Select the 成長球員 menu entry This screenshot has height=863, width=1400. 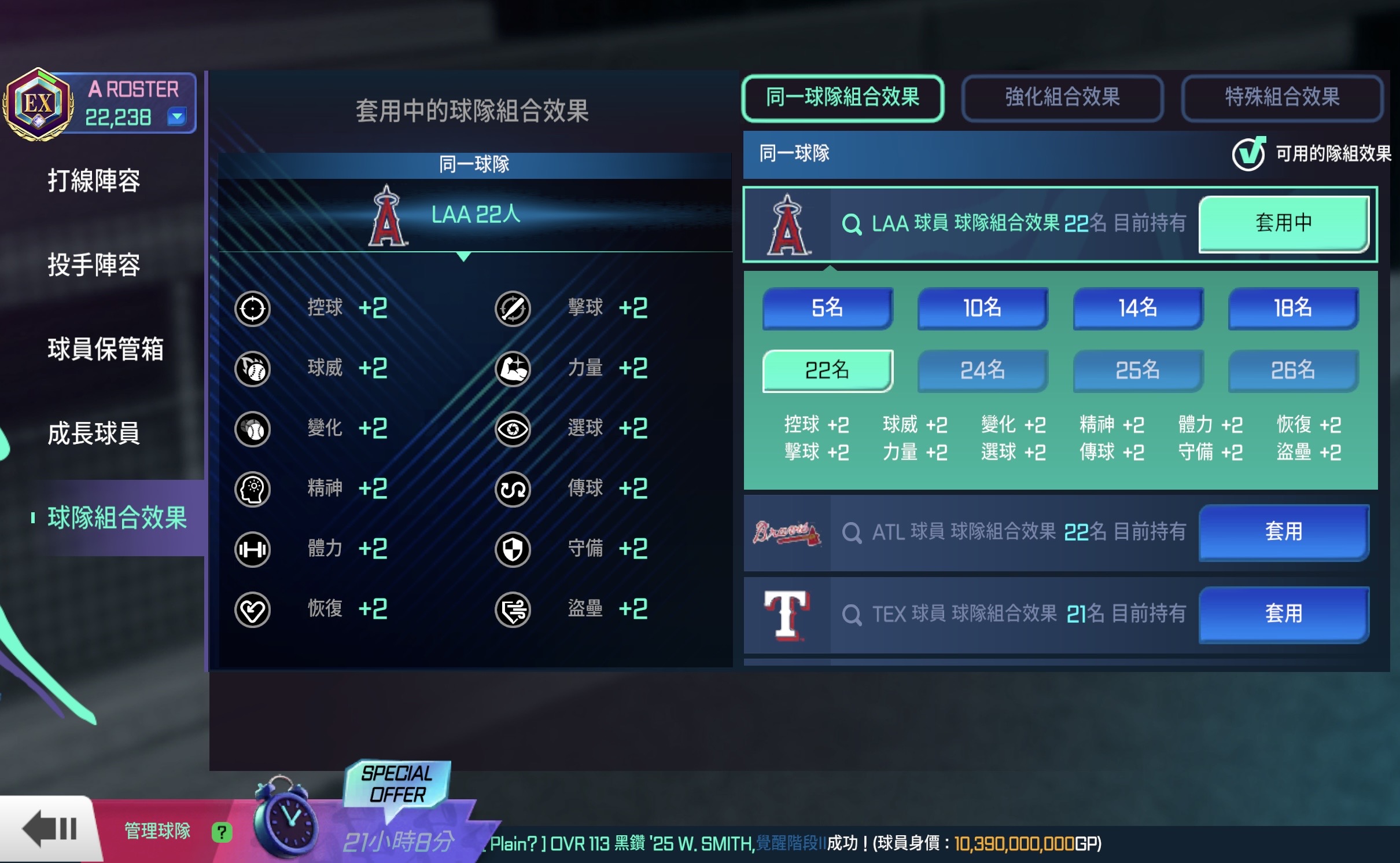(94, 433)
